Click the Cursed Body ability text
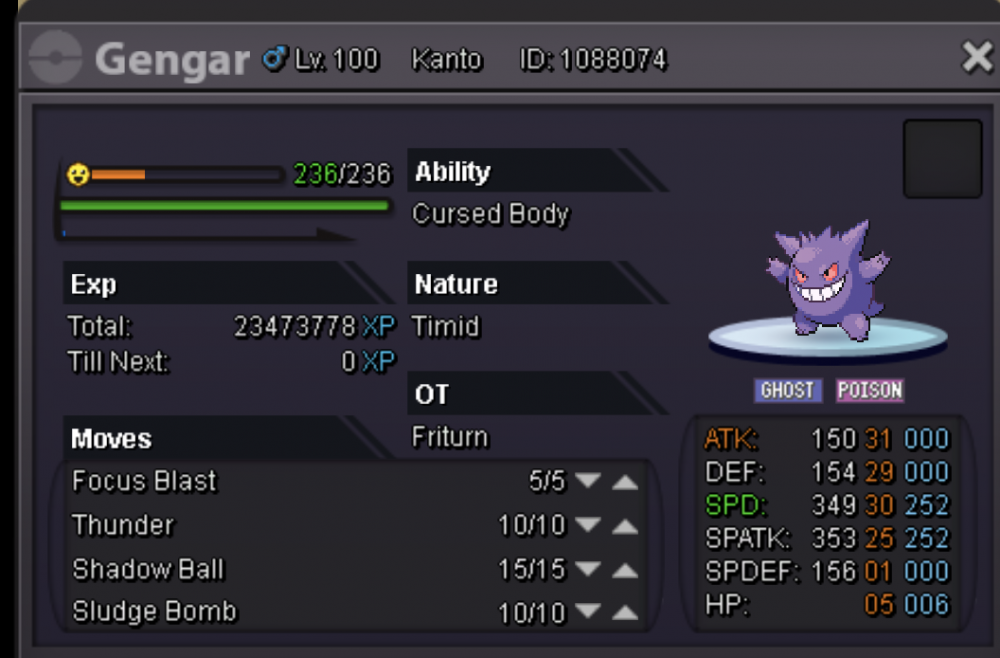 coord(490,215)
